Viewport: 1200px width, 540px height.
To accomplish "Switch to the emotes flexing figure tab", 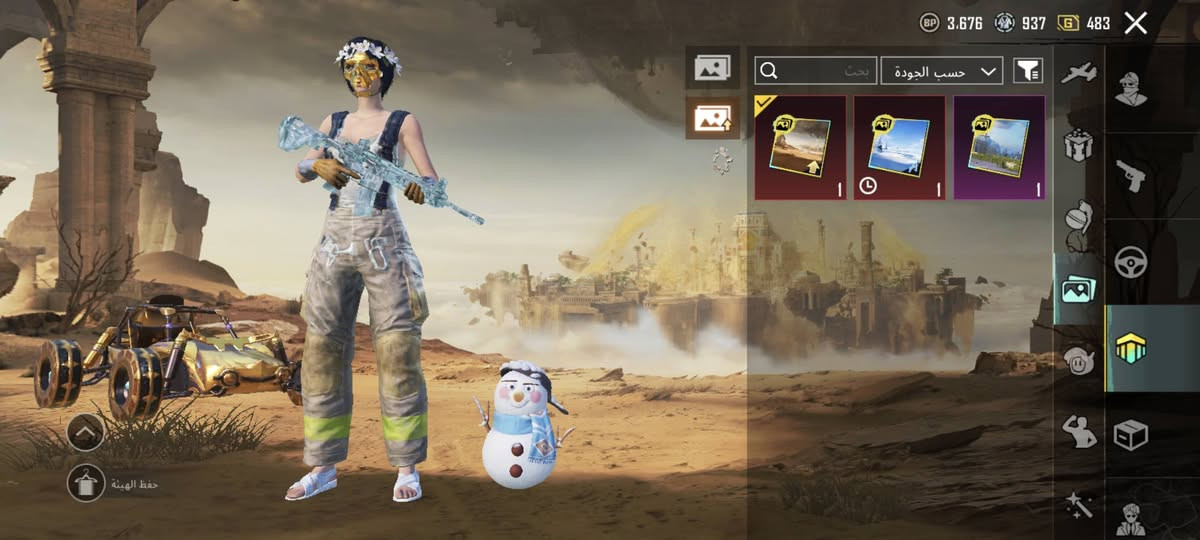I will (x=1079, y=433).
